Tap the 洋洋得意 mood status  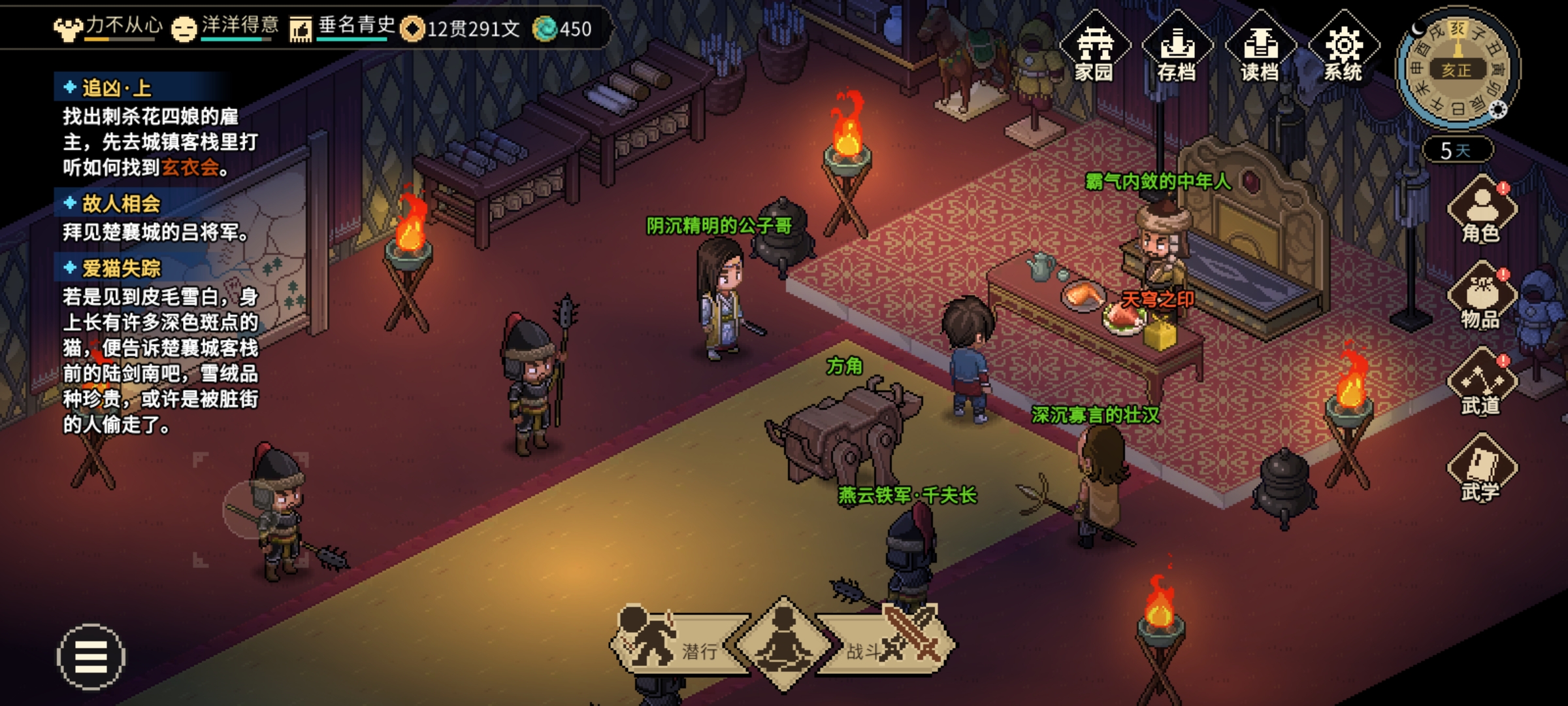click(x=225, y=27)
